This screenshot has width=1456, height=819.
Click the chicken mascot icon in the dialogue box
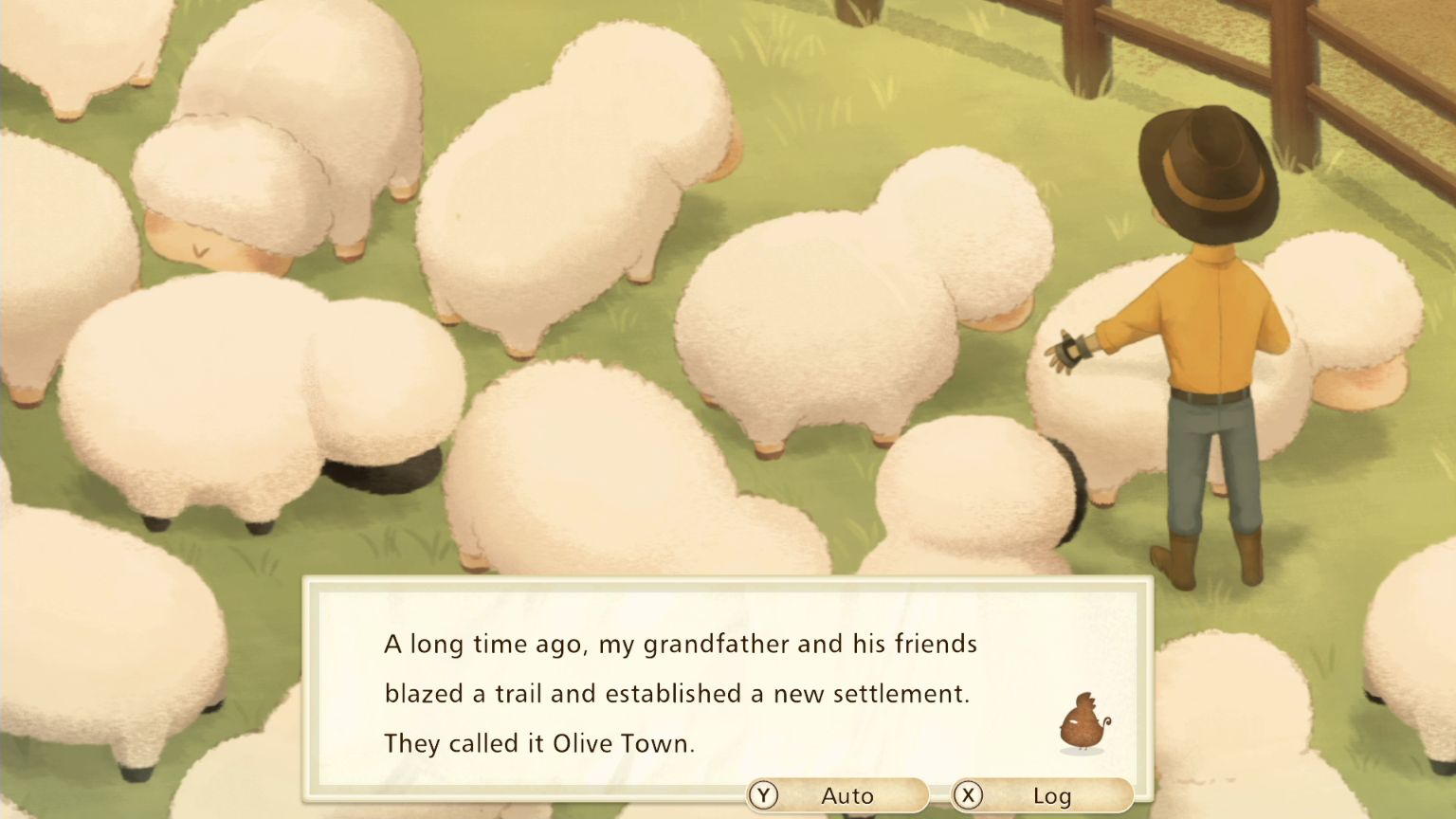[1082, 725]
